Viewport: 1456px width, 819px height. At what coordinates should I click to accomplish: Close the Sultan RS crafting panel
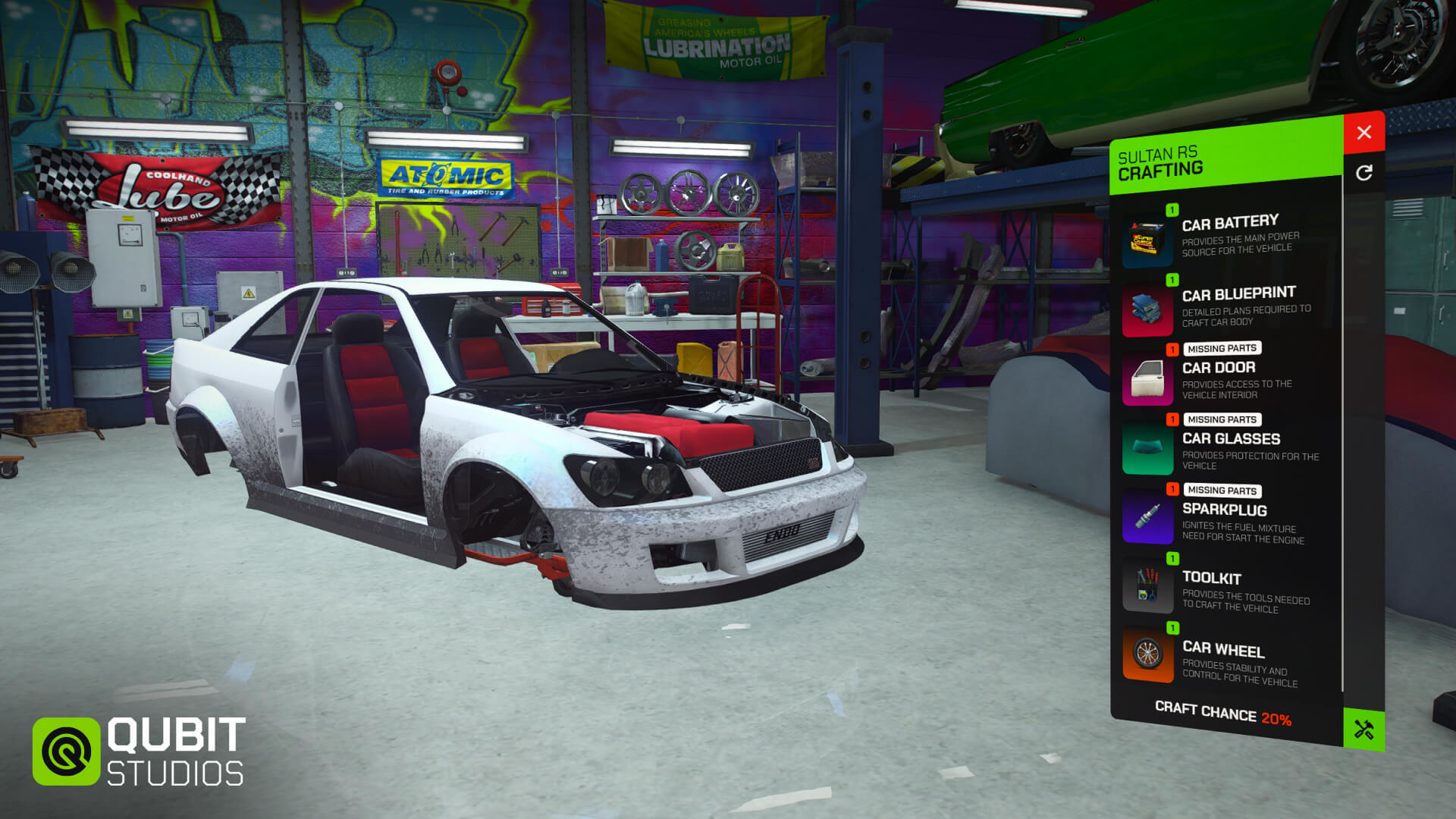(x=1363, y=133)
